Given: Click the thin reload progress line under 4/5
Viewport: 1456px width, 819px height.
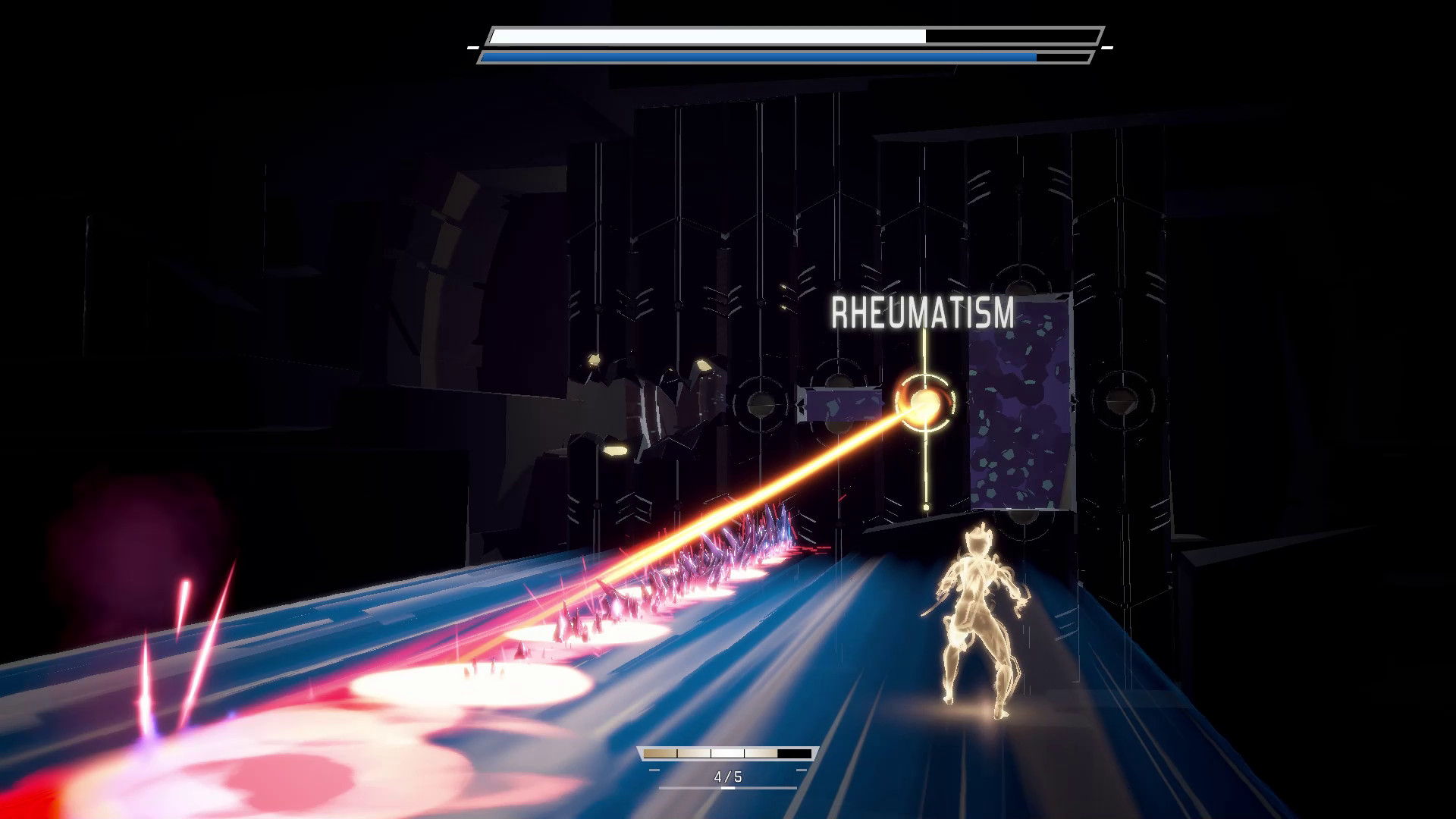Looking at the screenshot, I should coord(728,788).
